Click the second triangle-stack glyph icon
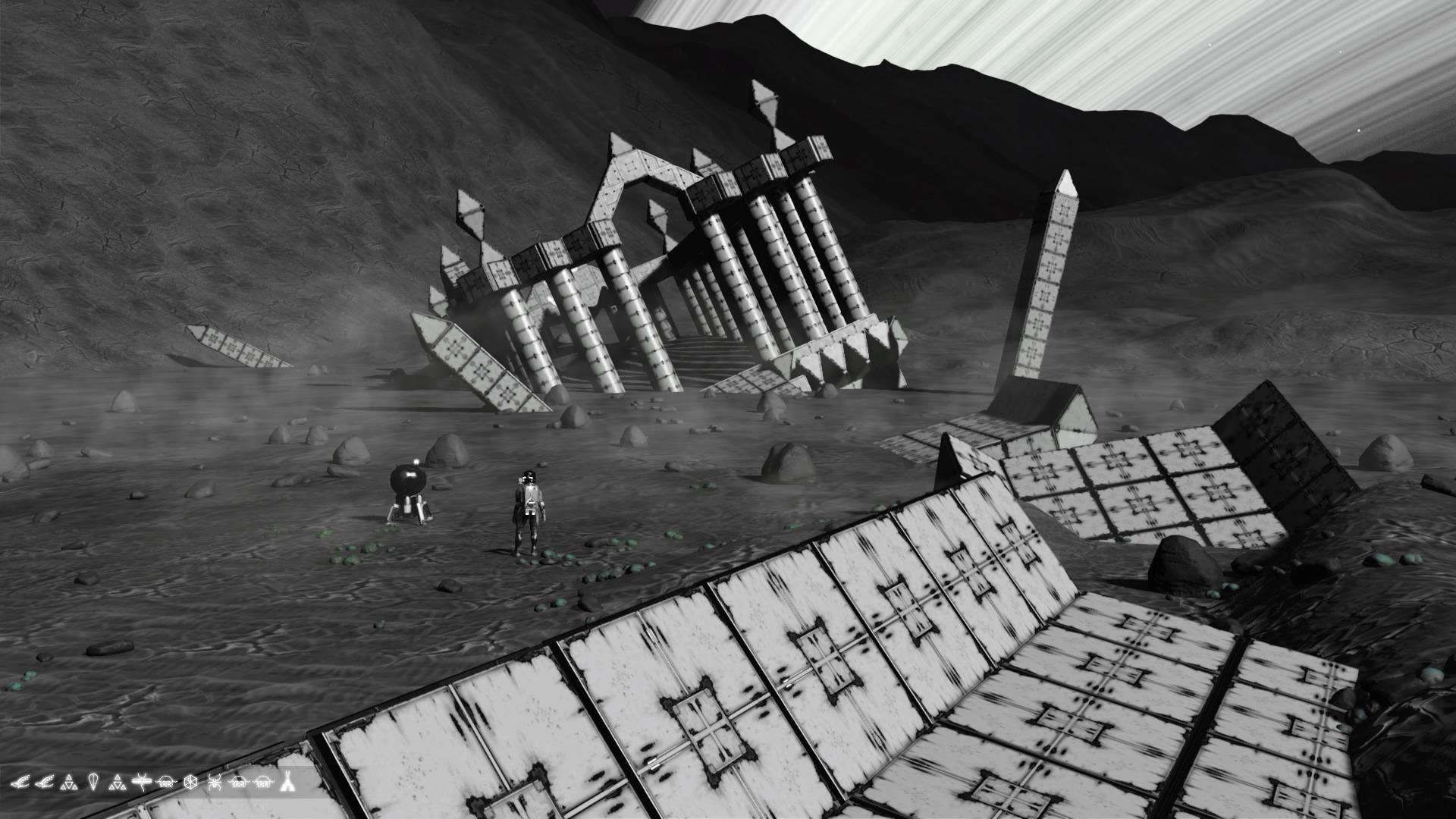This screenshot has height=819, width=1456. (118, 782)
